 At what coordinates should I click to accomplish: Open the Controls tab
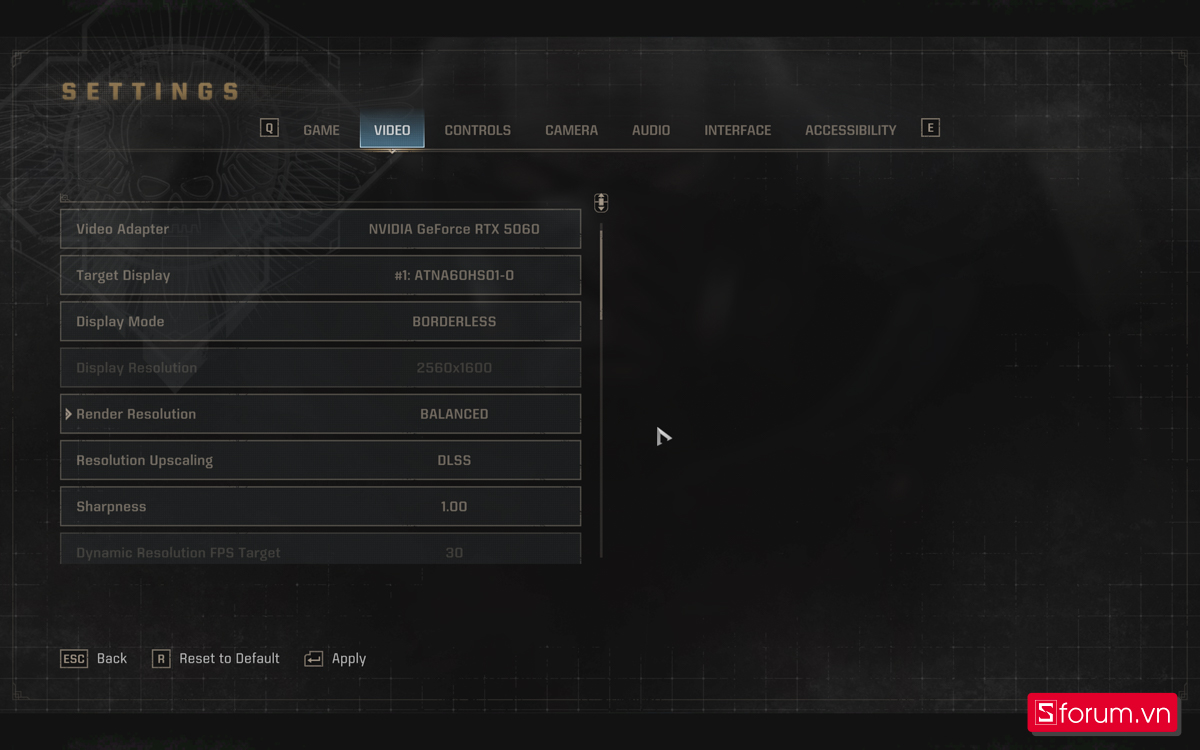click(x=477, y=130)
